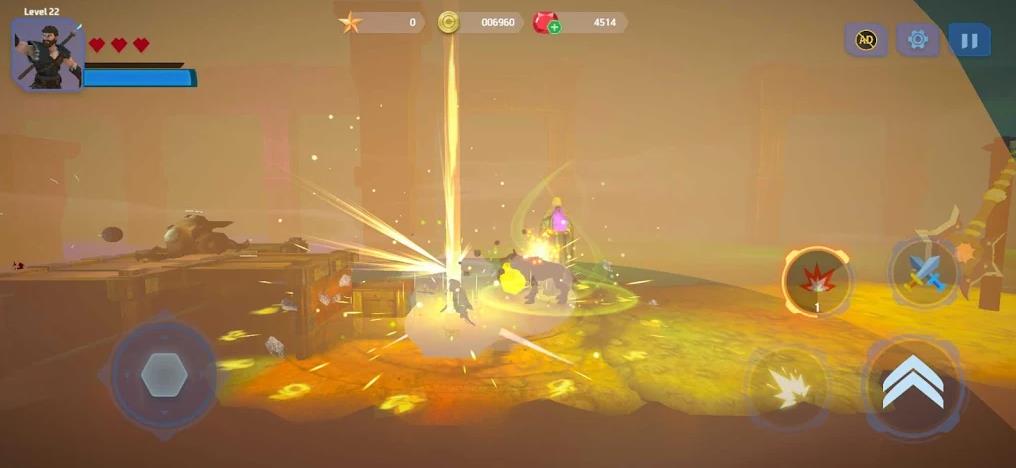The height and width of the screenshot is (468, 1016).
Task: Attack with the crossed swords button
Action: [x=924, y=270]
